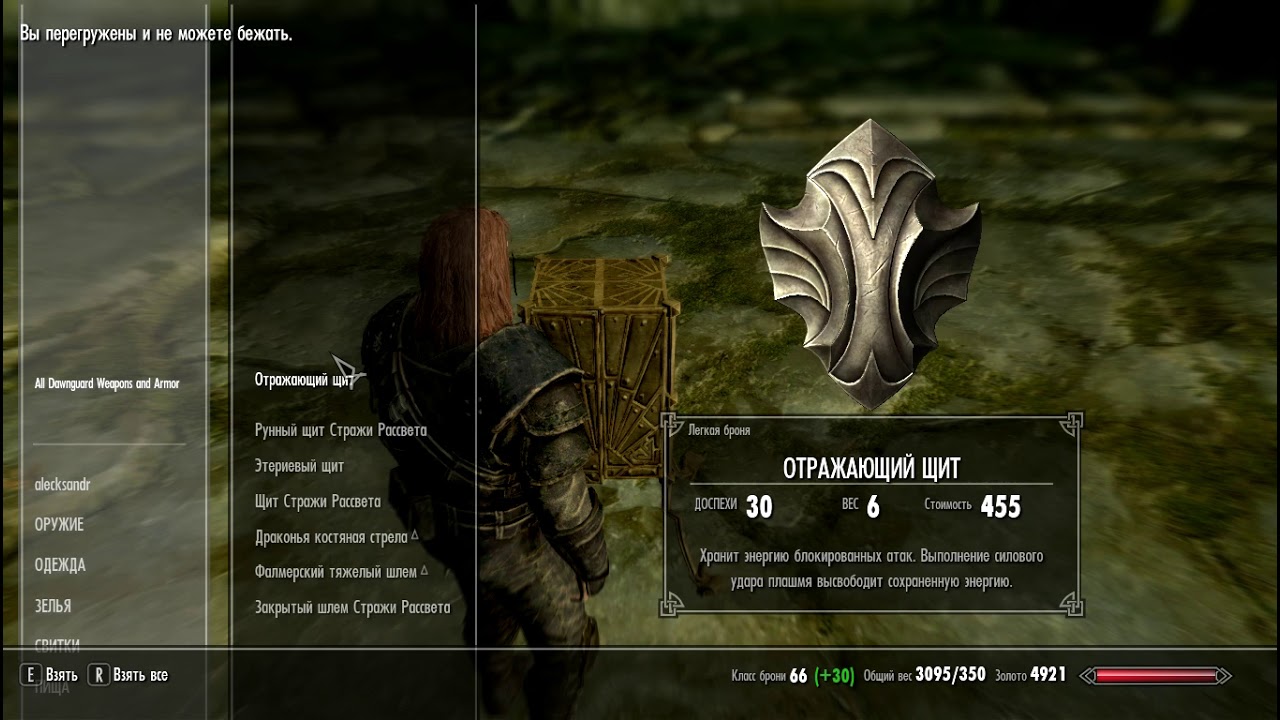Open the ОДЕЖДА category
The height and width of the screenshot is (720, 1280).
click(60, 565)
